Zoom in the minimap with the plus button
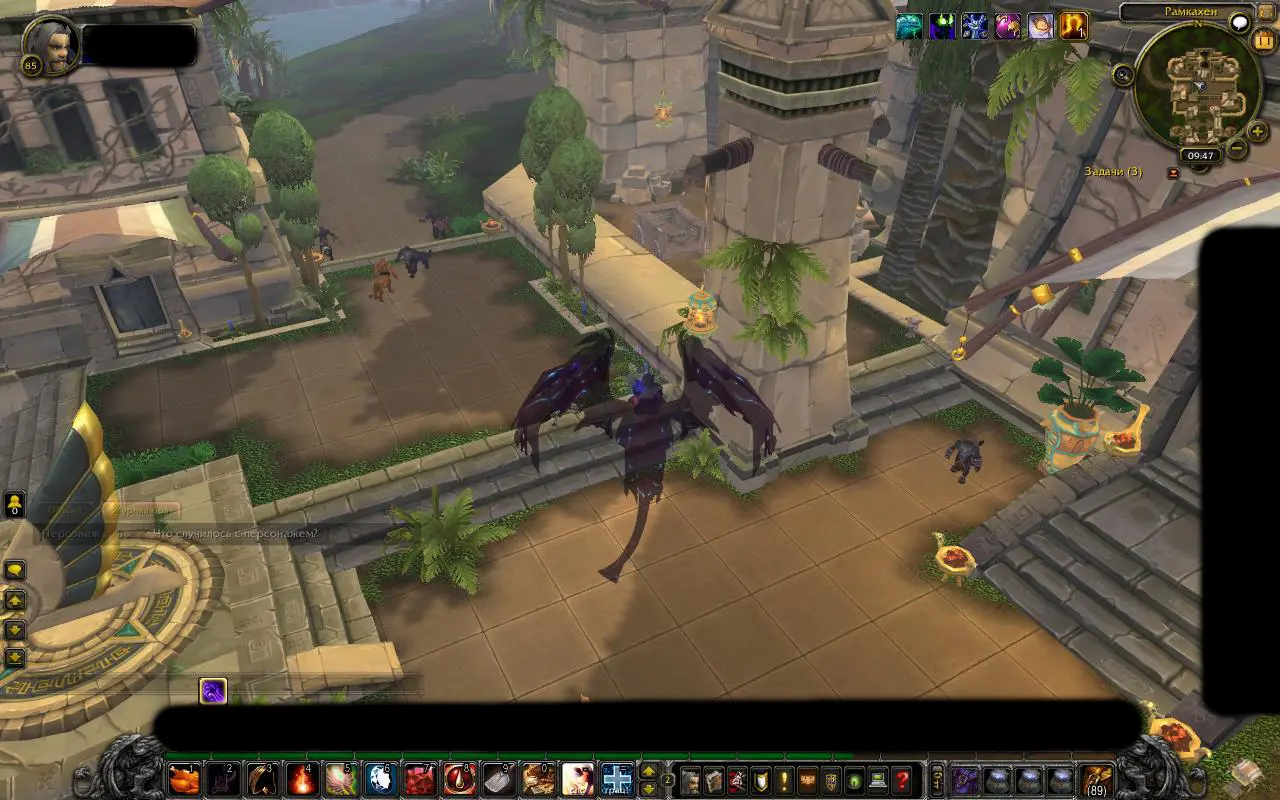This screenshot has height=800, width=1280. pos(1258,131)
